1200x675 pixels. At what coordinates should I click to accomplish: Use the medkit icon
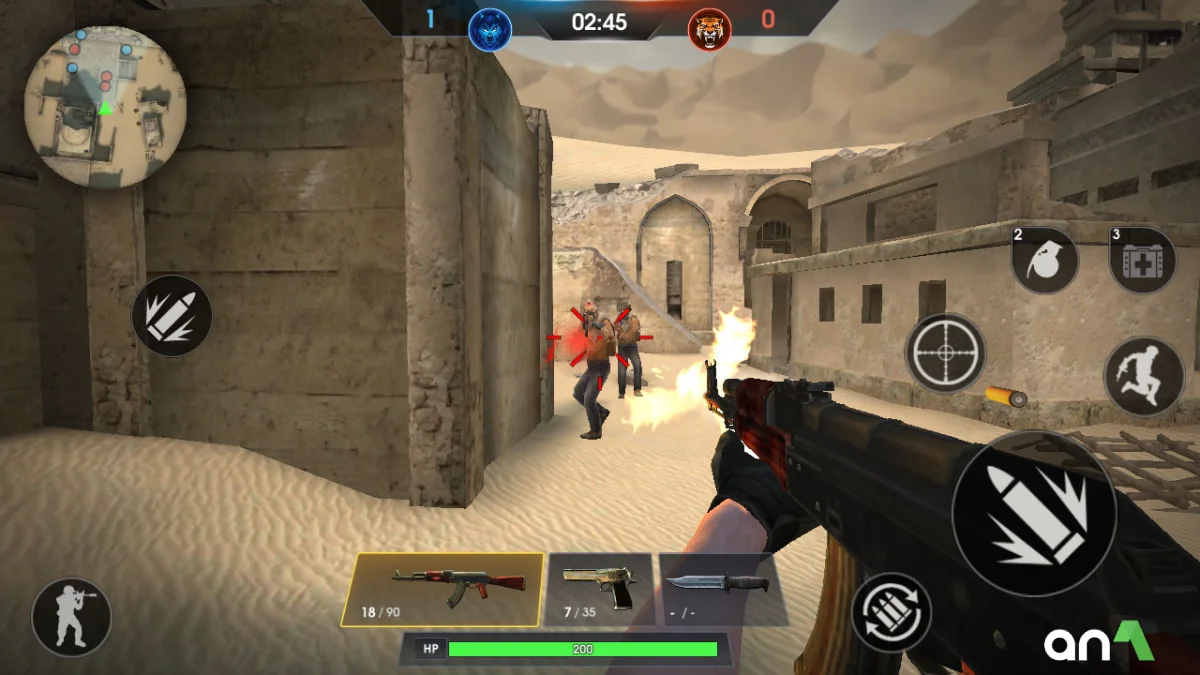point(1143,260)
